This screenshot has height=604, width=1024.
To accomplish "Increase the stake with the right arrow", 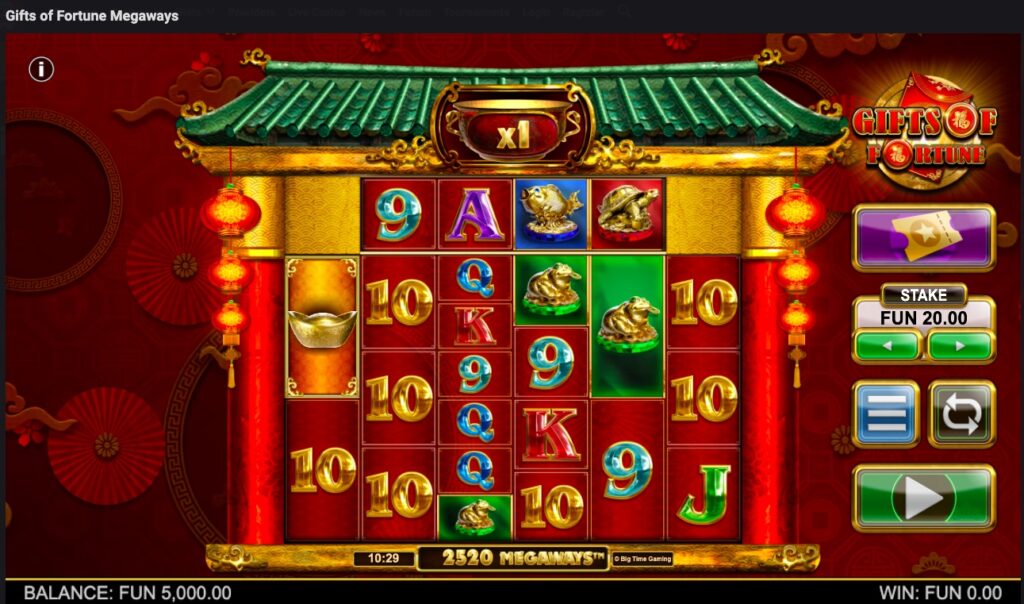I will click(960, 346).
